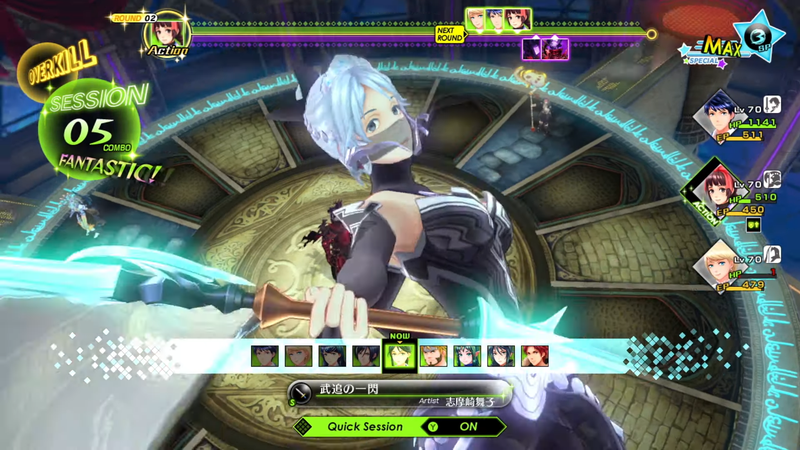The width and height of the screenshot is (800, 450).
Task: Click the acting character's turn order portrait
Action: point(166,30)
